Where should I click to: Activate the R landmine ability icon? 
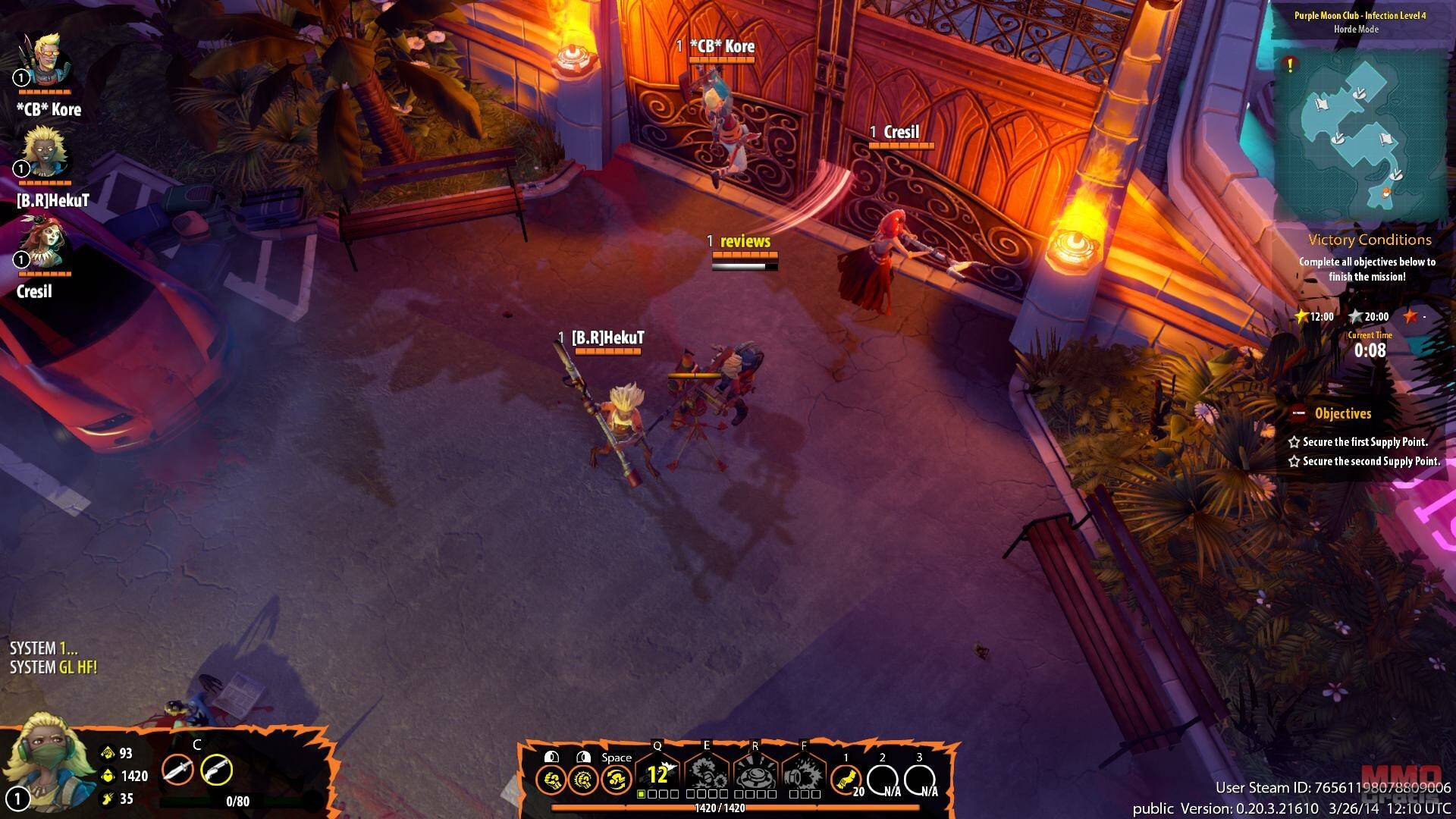pos(755,774)
